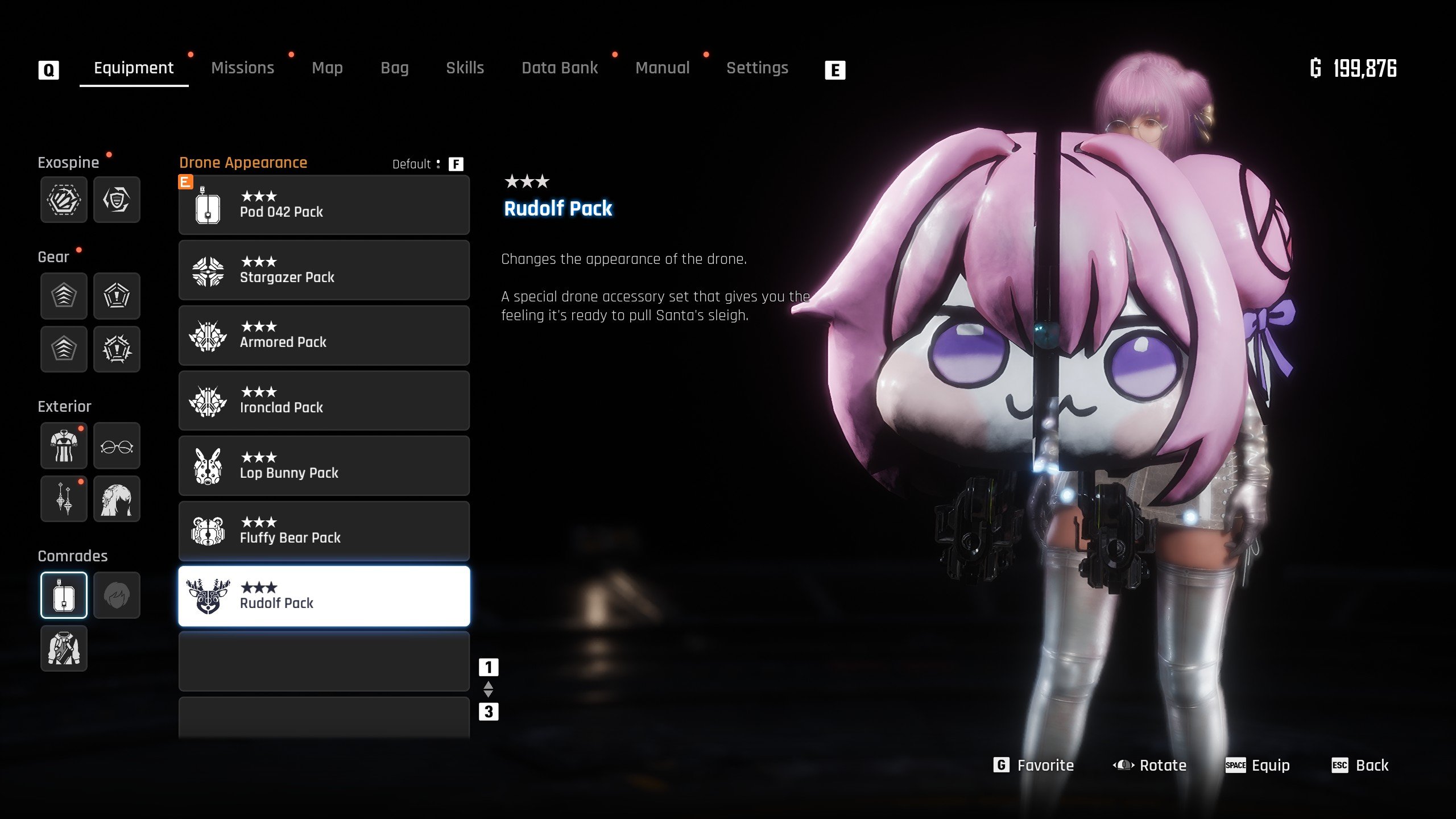Click the highlighted Rudolf Pack row
This screenshot has height=819, width=1456.
point(324,596)
